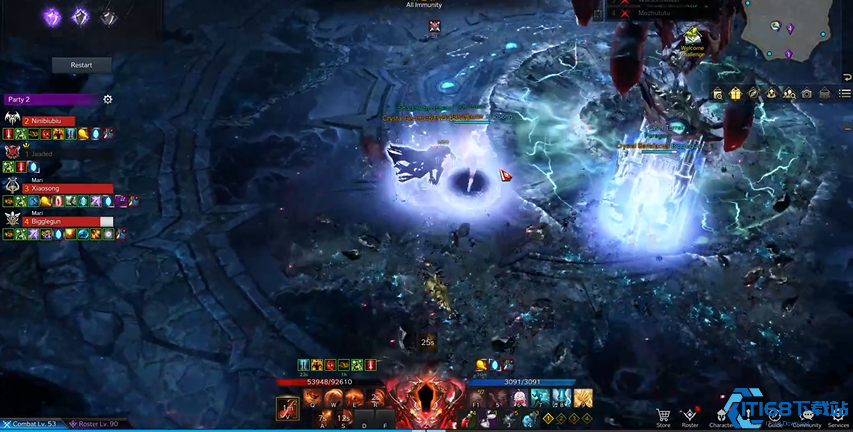Open the people search icon
Screen dimensions: 853x432
click(788, 93)
